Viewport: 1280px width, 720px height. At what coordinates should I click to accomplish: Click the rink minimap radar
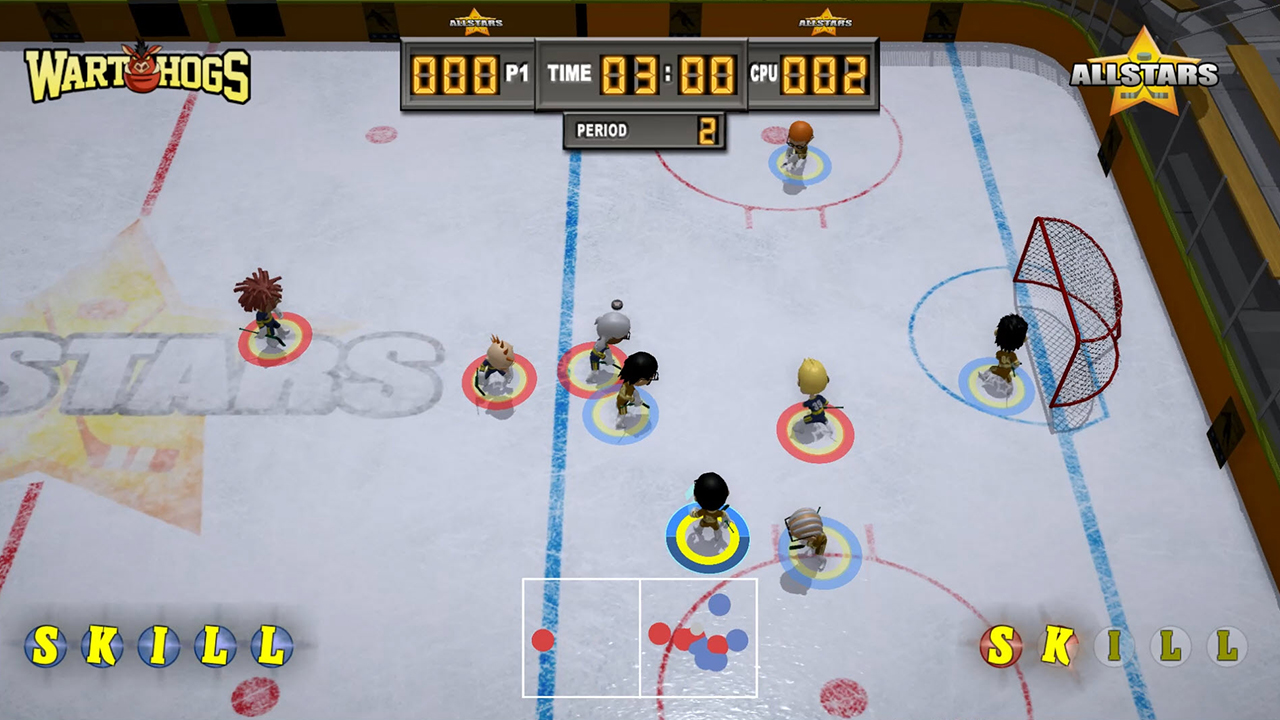[639, 637]
